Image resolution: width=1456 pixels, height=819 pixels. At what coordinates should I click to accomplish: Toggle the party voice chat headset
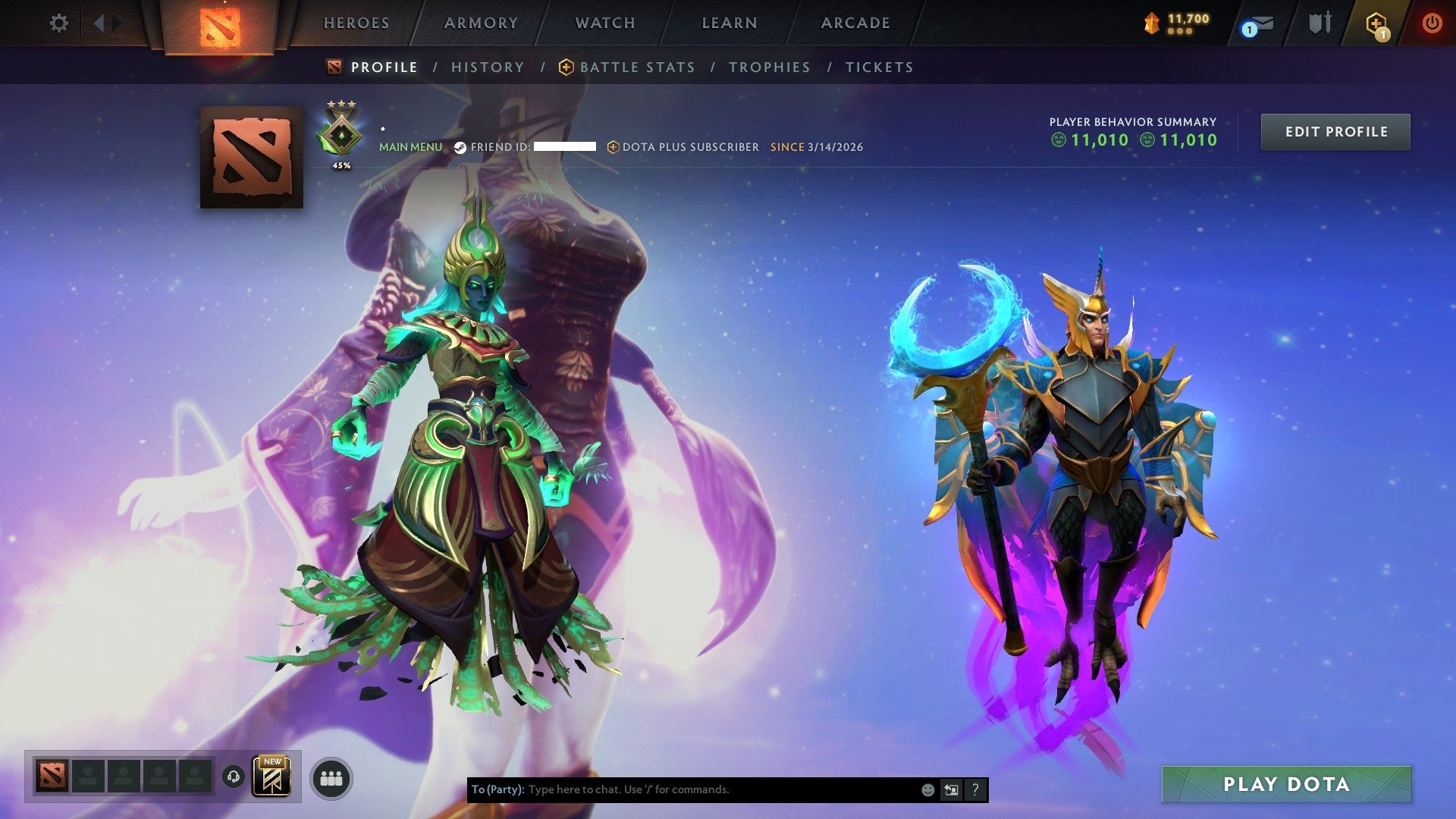[232, 777]
